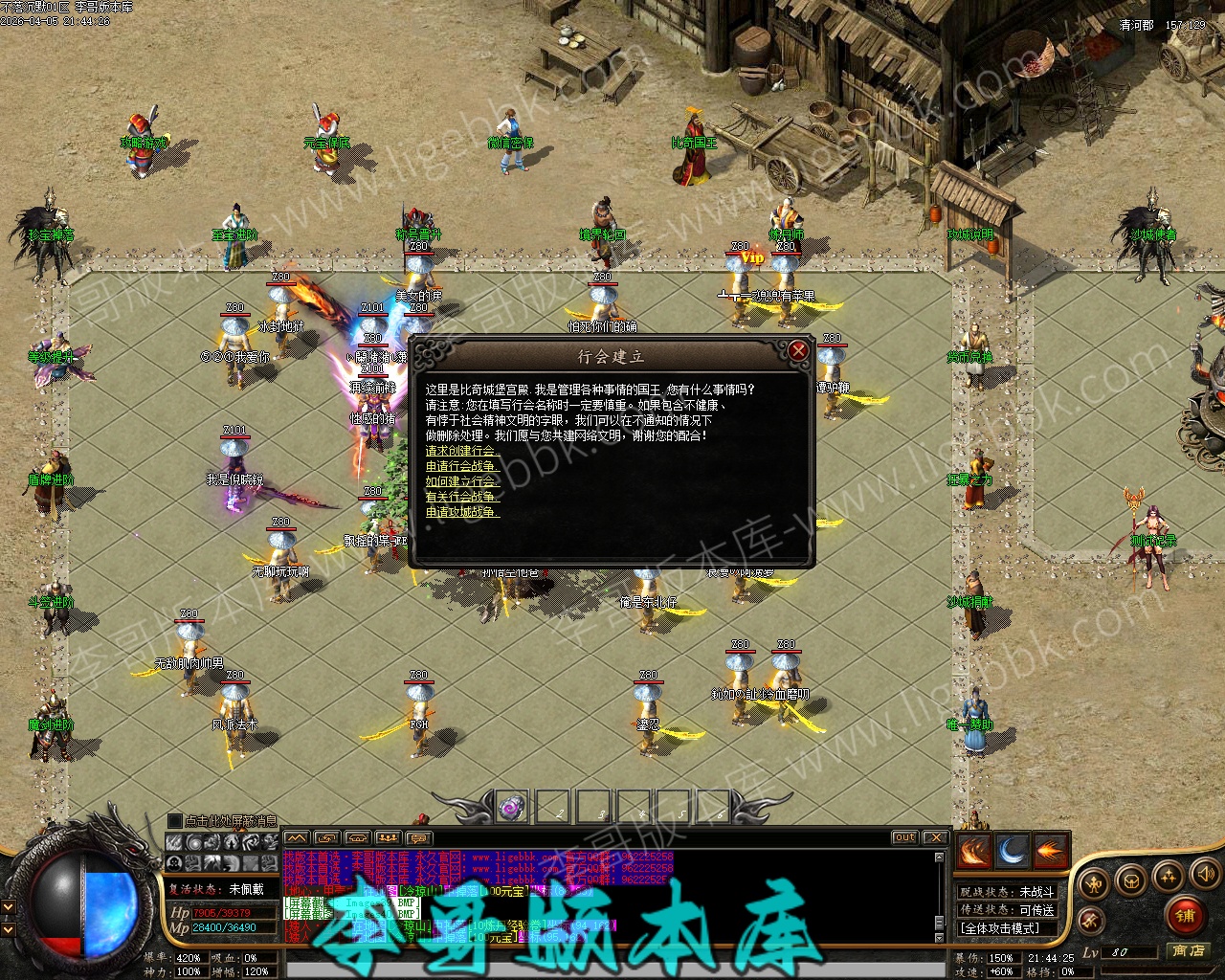Image resolution: width=1225 pixels, height=980 pixels.
Task: Use the purple swirl item in hotbar slot 1
Action: 512,807
